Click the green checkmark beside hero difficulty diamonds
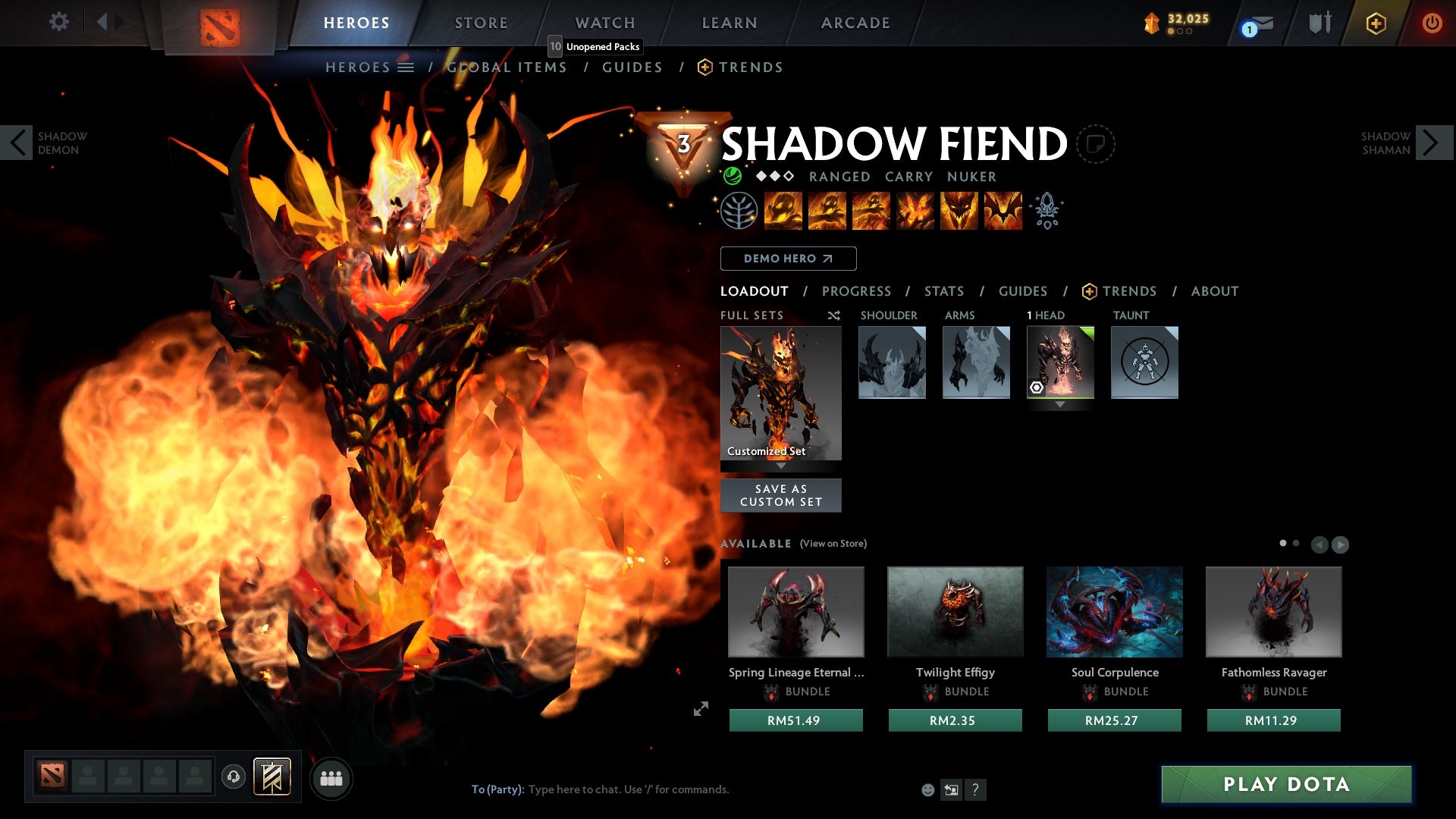Image resolution: width=1456 pixels, height=819 pixels. tap(733, 177)
